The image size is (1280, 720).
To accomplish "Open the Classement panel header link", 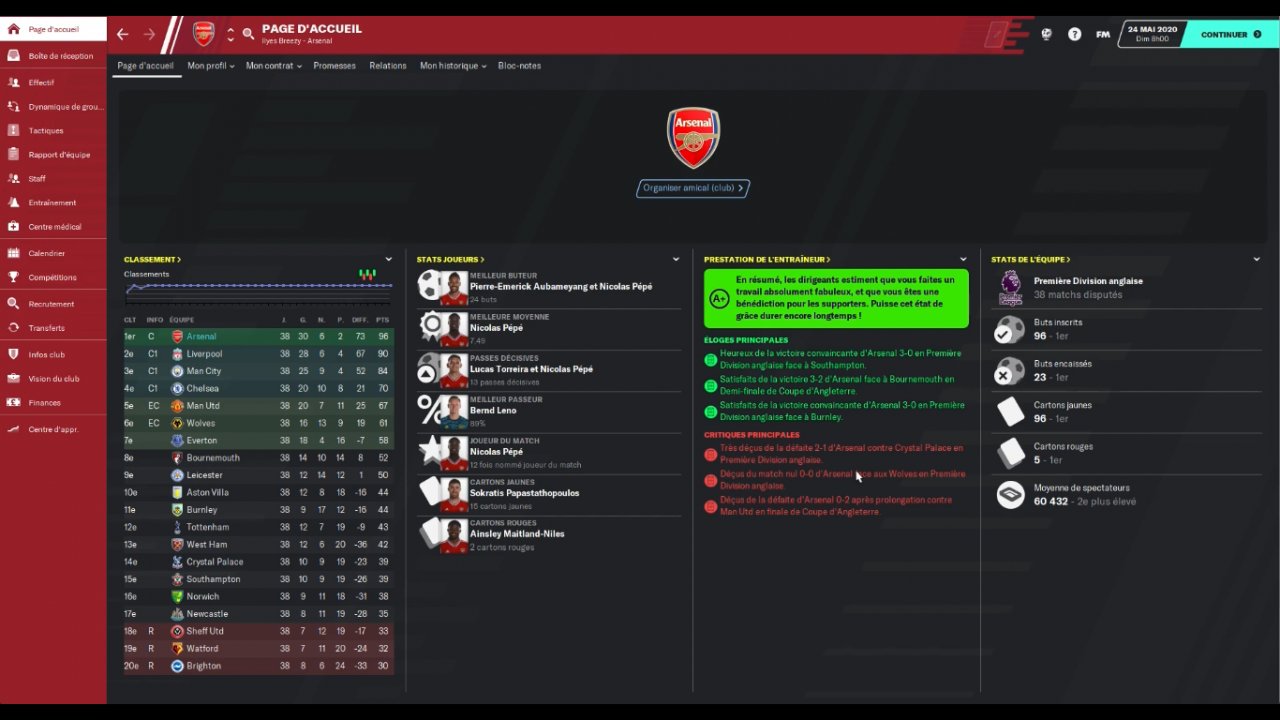I will point(152,260).
